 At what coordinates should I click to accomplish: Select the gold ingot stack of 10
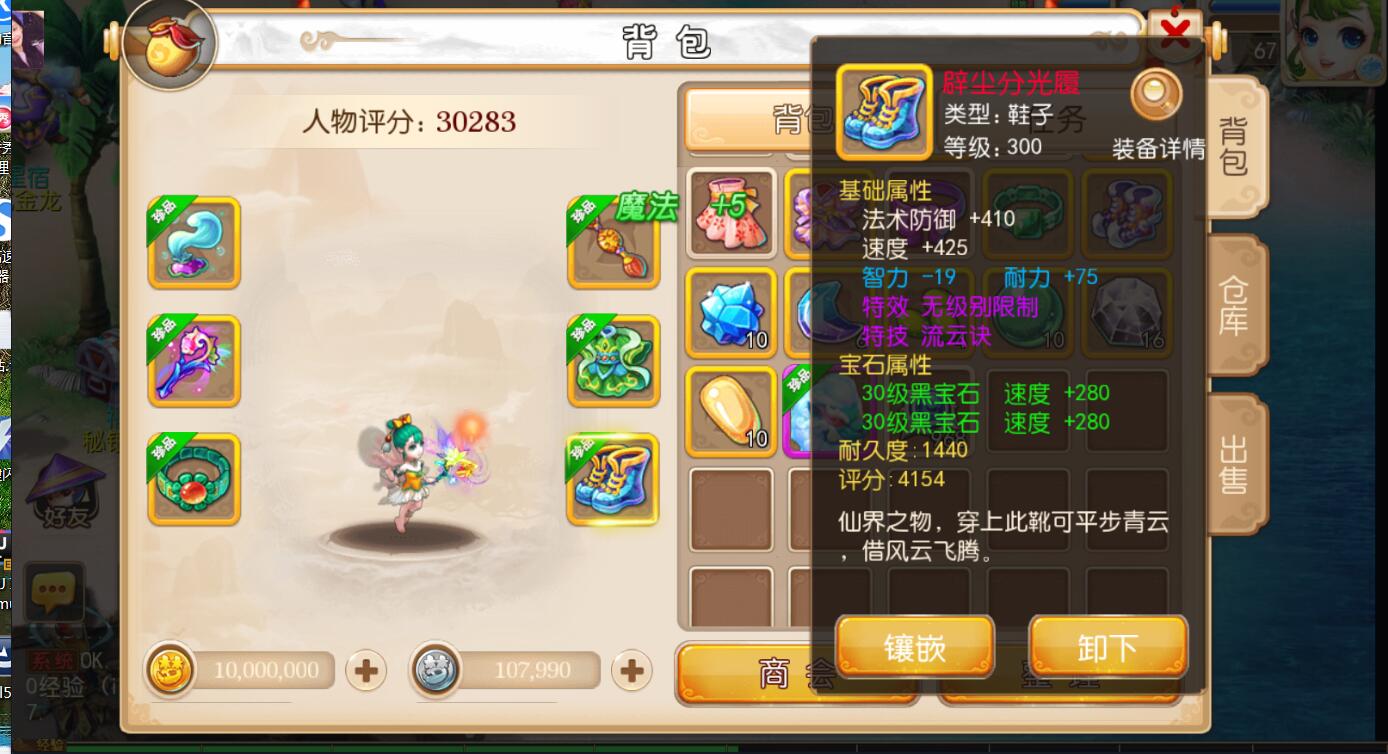[x=731, y=410]
